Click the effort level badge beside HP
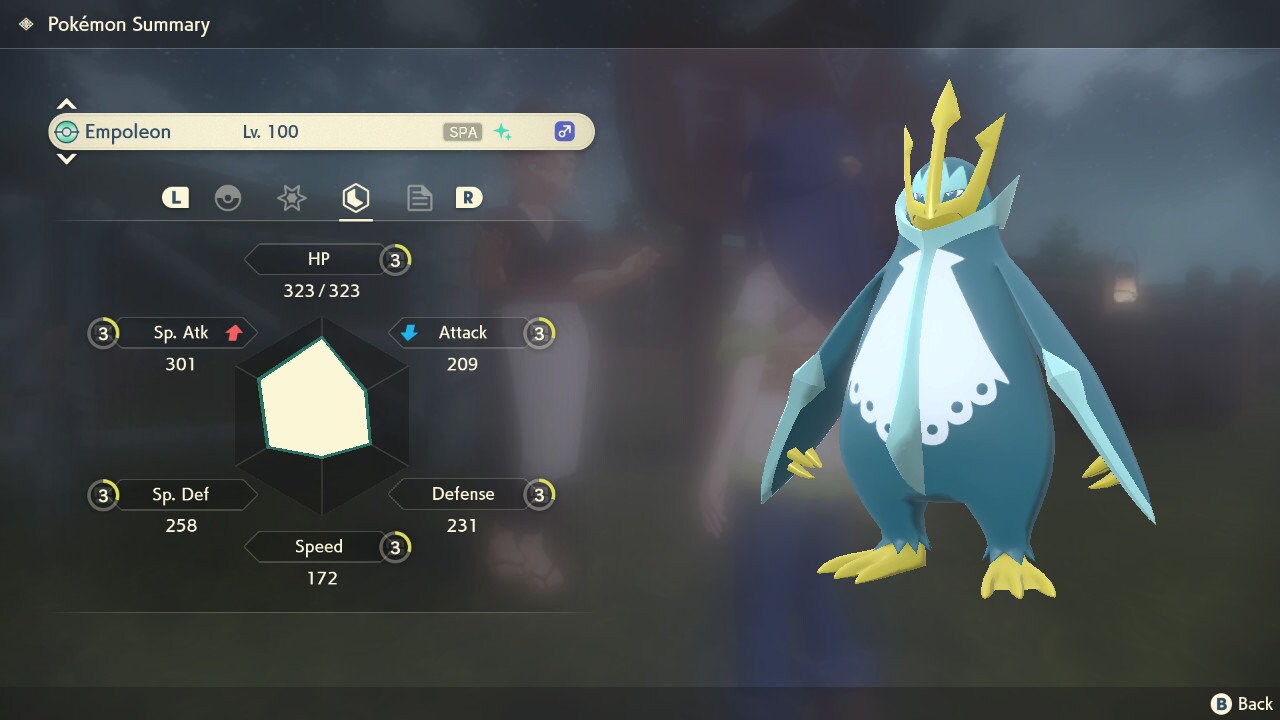This screenshot has width=1280, height=720. click(x=396, y=260)
